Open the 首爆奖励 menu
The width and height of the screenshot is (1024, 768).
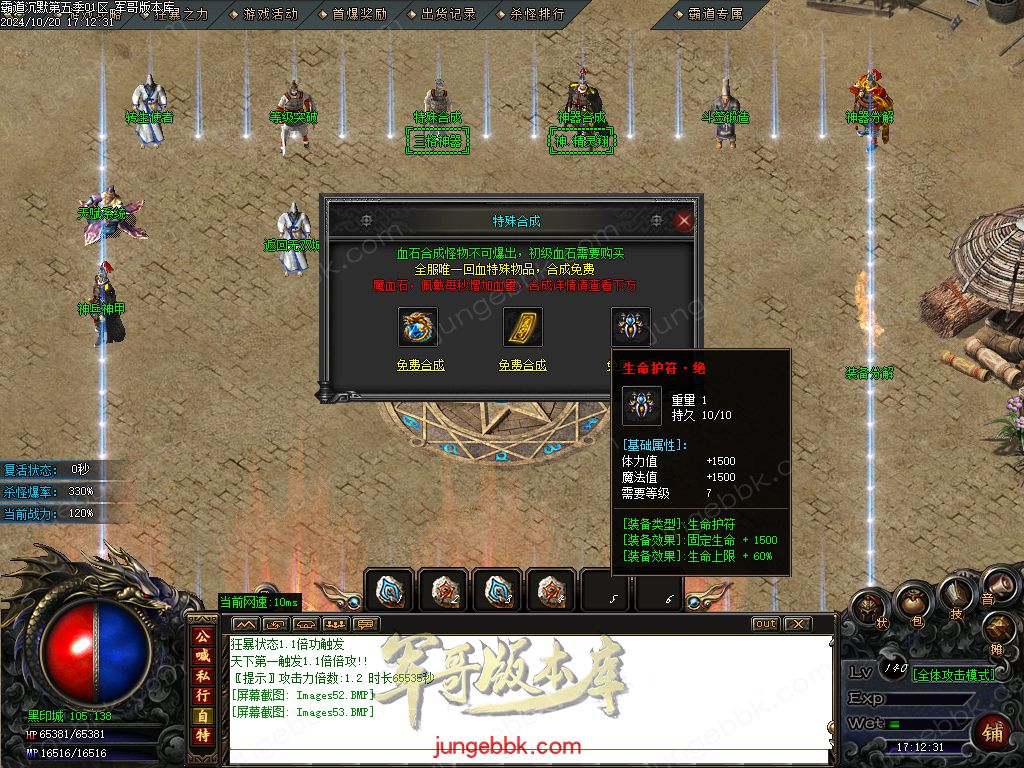359,14
